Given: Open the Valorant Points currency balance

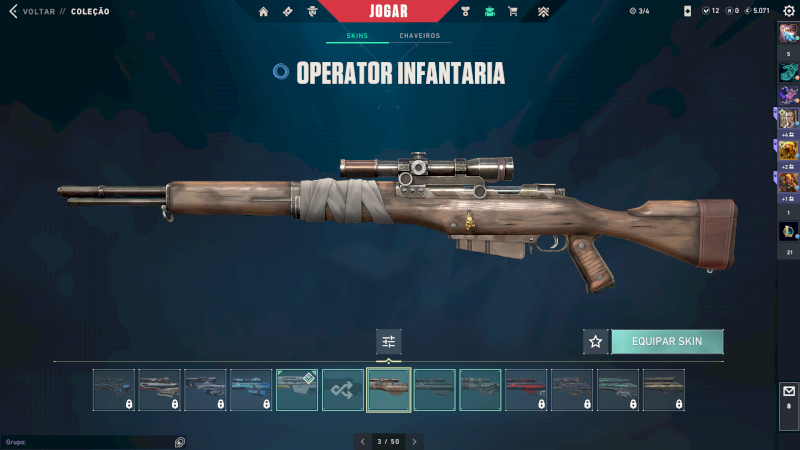Looking at the screenshot, I should click(709, 11).
